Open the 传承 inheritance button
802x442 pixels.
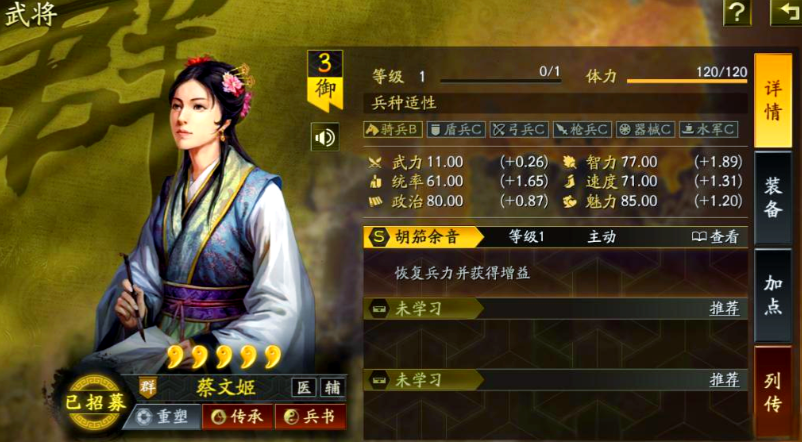click(x=238, y=417)
